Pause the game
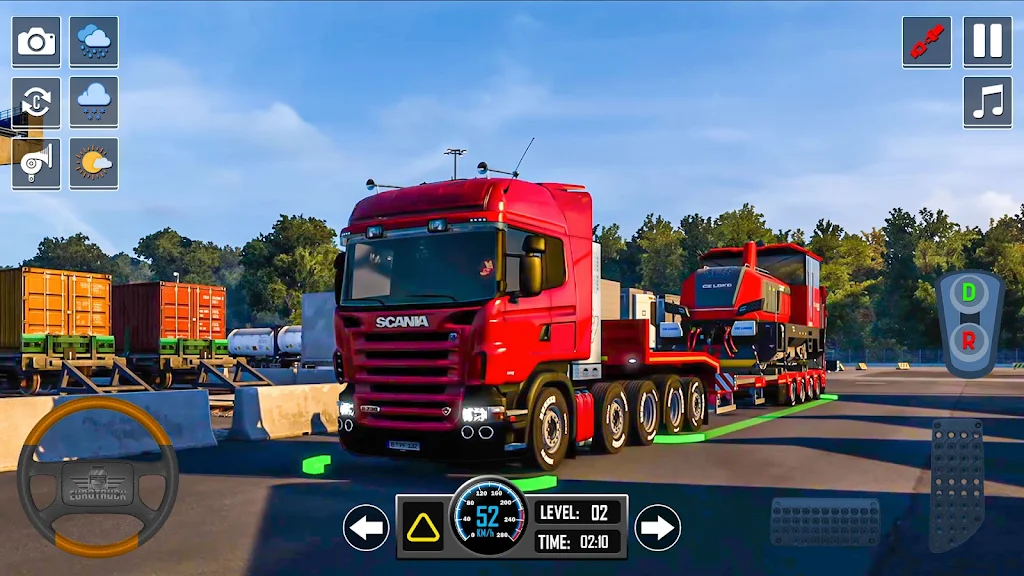Image resolution: width=1024 pixels, height=576 pixels. [987, 42]
